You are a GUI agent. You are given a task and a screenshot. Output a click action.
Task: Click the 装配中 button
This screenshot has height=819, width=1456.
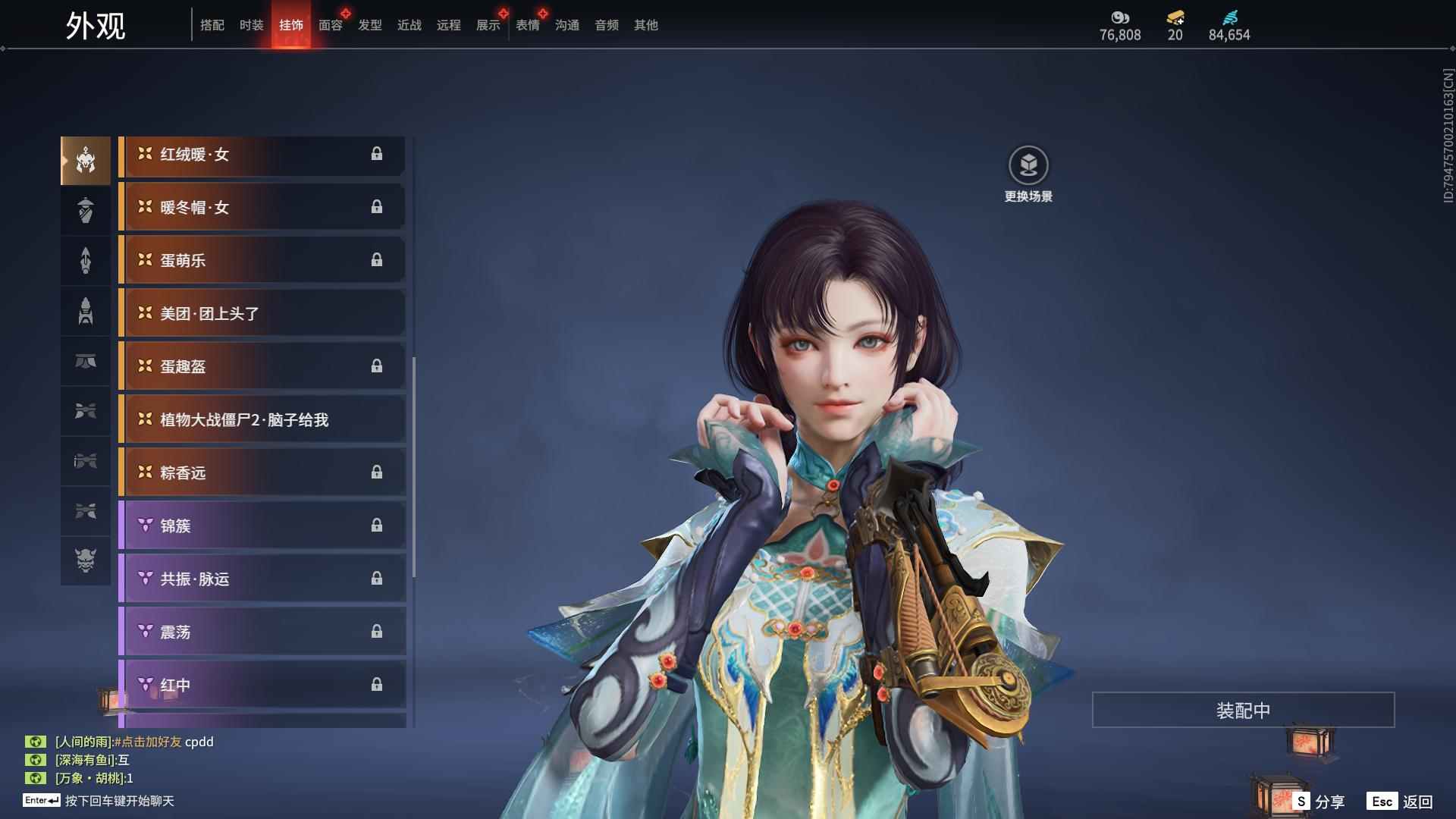point(1243,710)
